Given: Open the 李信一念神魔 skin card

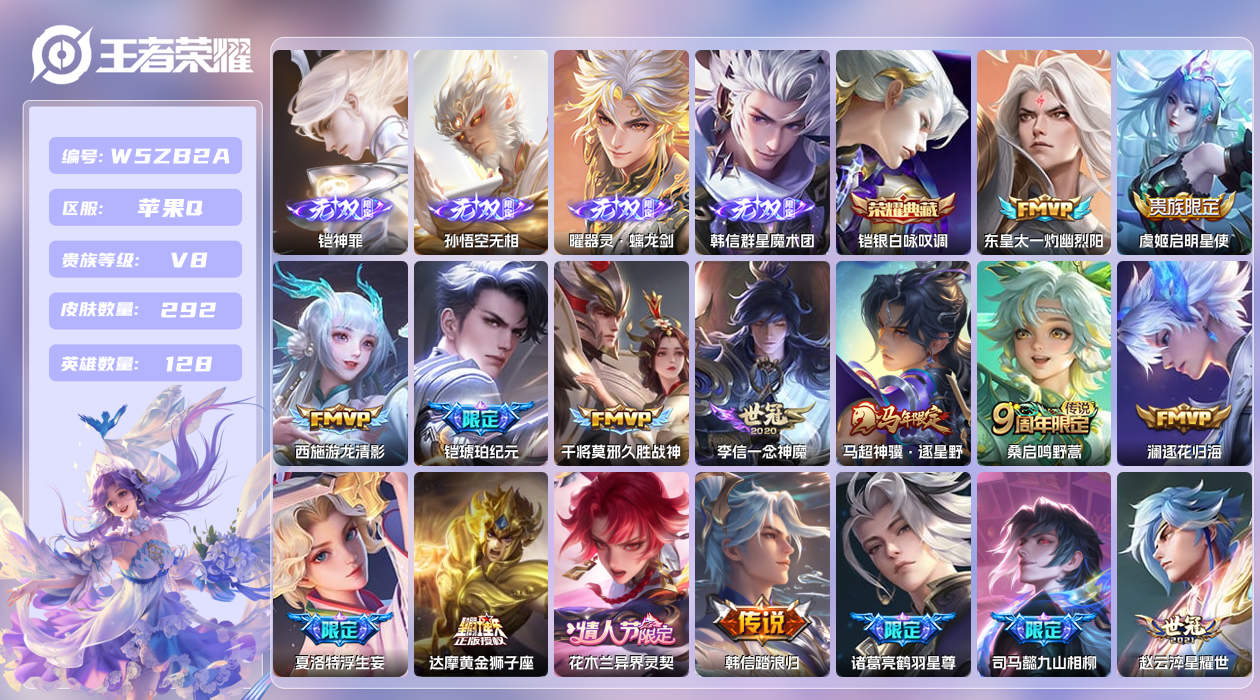Looking at the screenshot, I should (x=762, y=363).
